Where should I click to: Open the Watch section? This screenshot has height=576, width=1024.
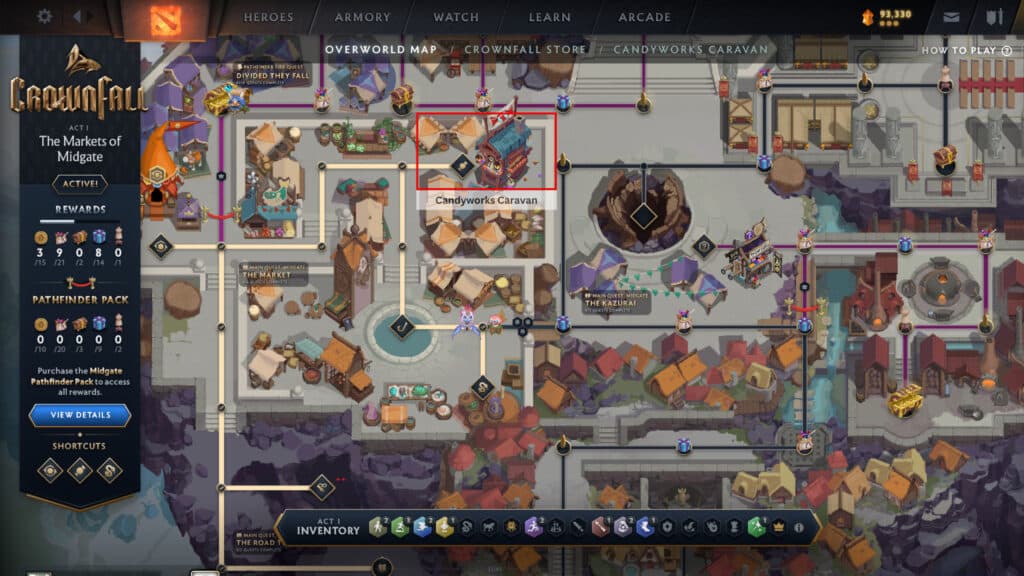tap(457, 17)
